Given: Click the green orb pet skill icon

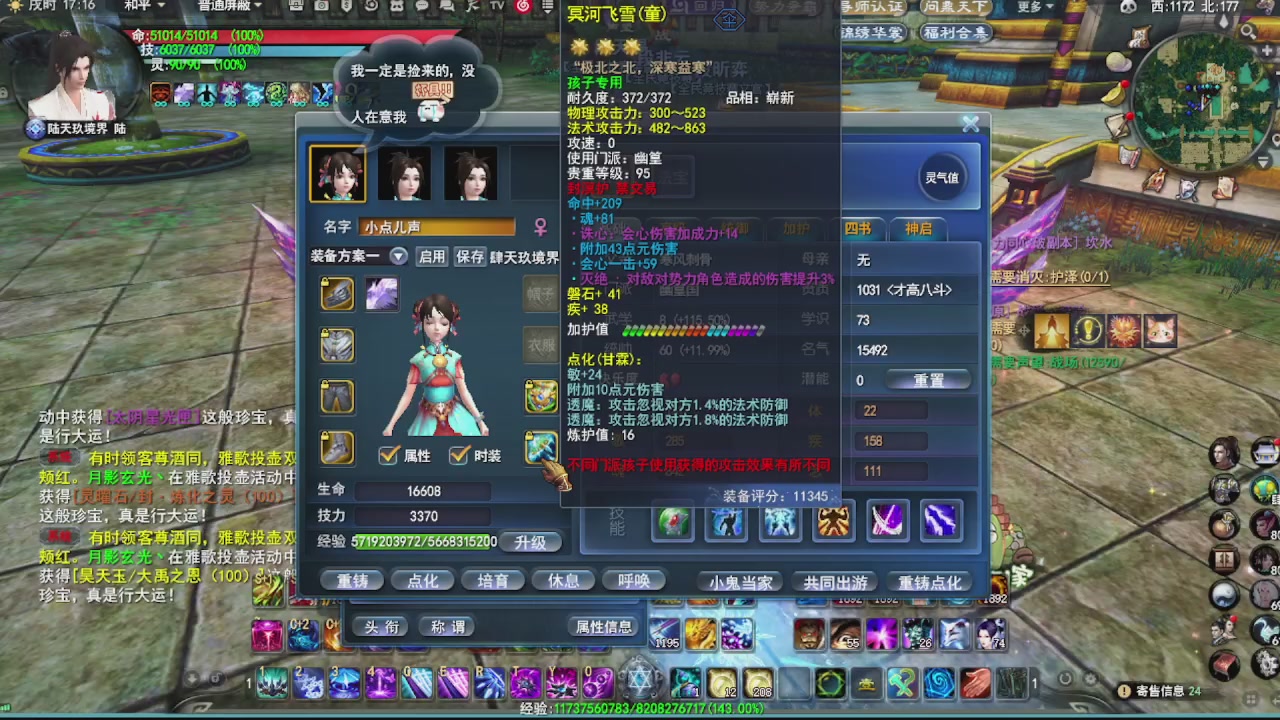Looking at the screenshot, I should click(672, 520).
